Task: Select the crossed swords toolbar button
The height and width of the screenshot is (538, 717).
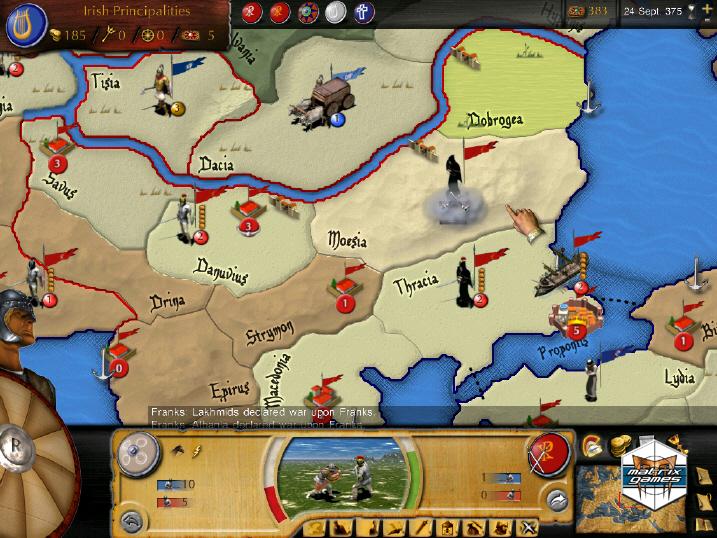Action: tap(528, 527)
